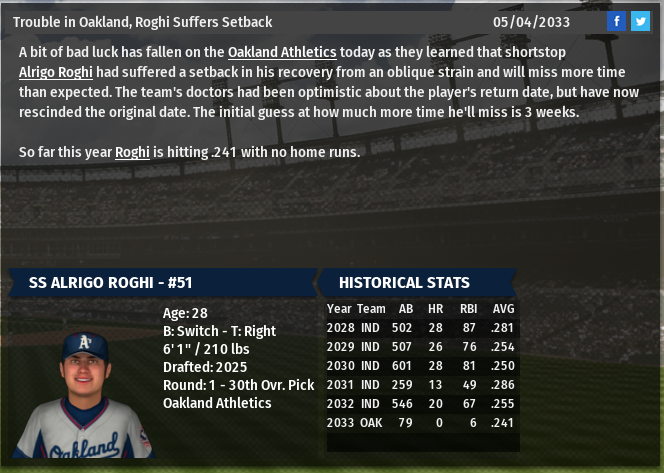Follow the Roghi link in the batting sentence
Viewport: 664px width, 473px height.
(x=132, y=152)
